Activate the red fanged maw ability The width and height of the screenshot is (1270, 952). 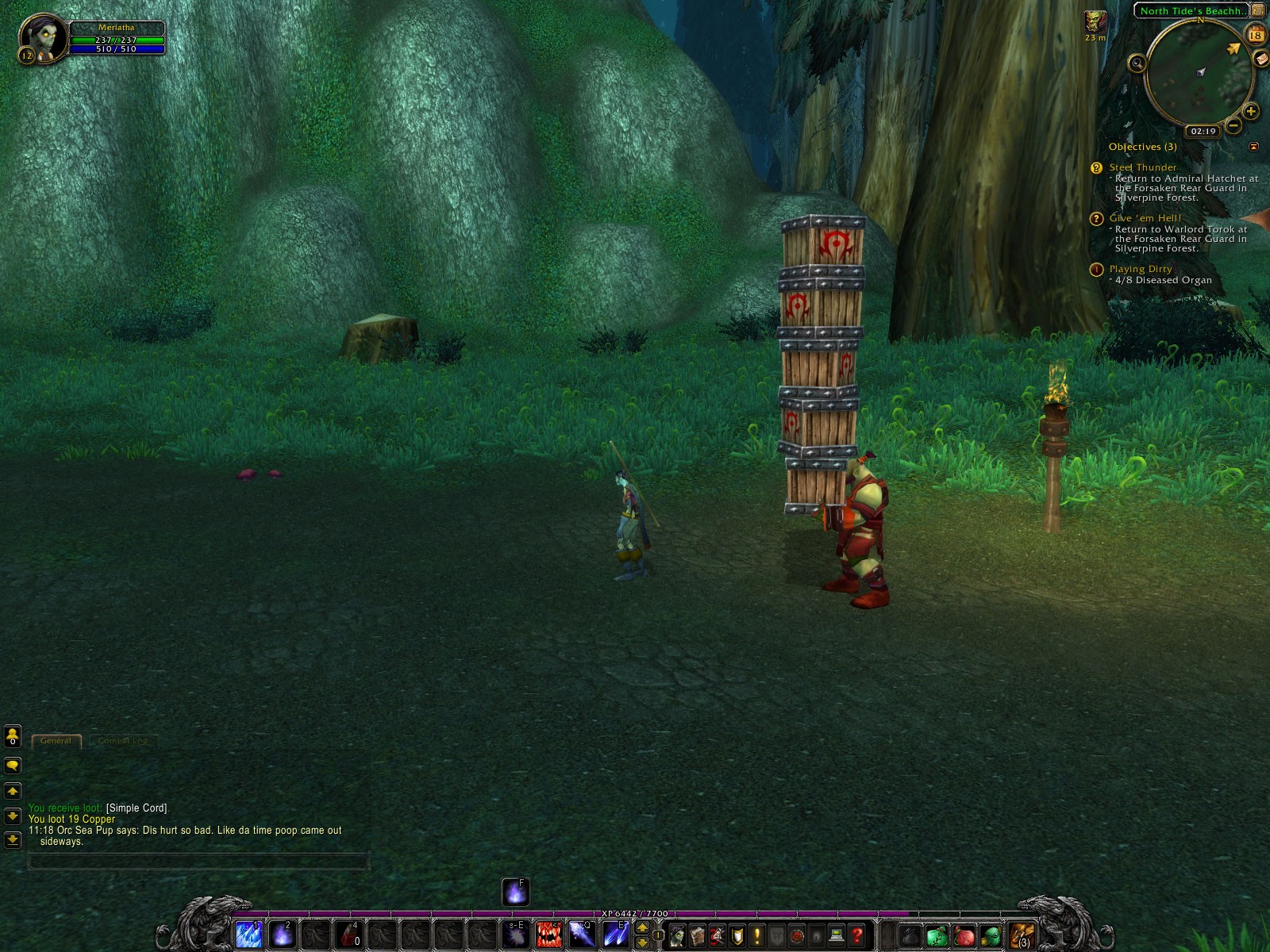(x=548, y=935)
